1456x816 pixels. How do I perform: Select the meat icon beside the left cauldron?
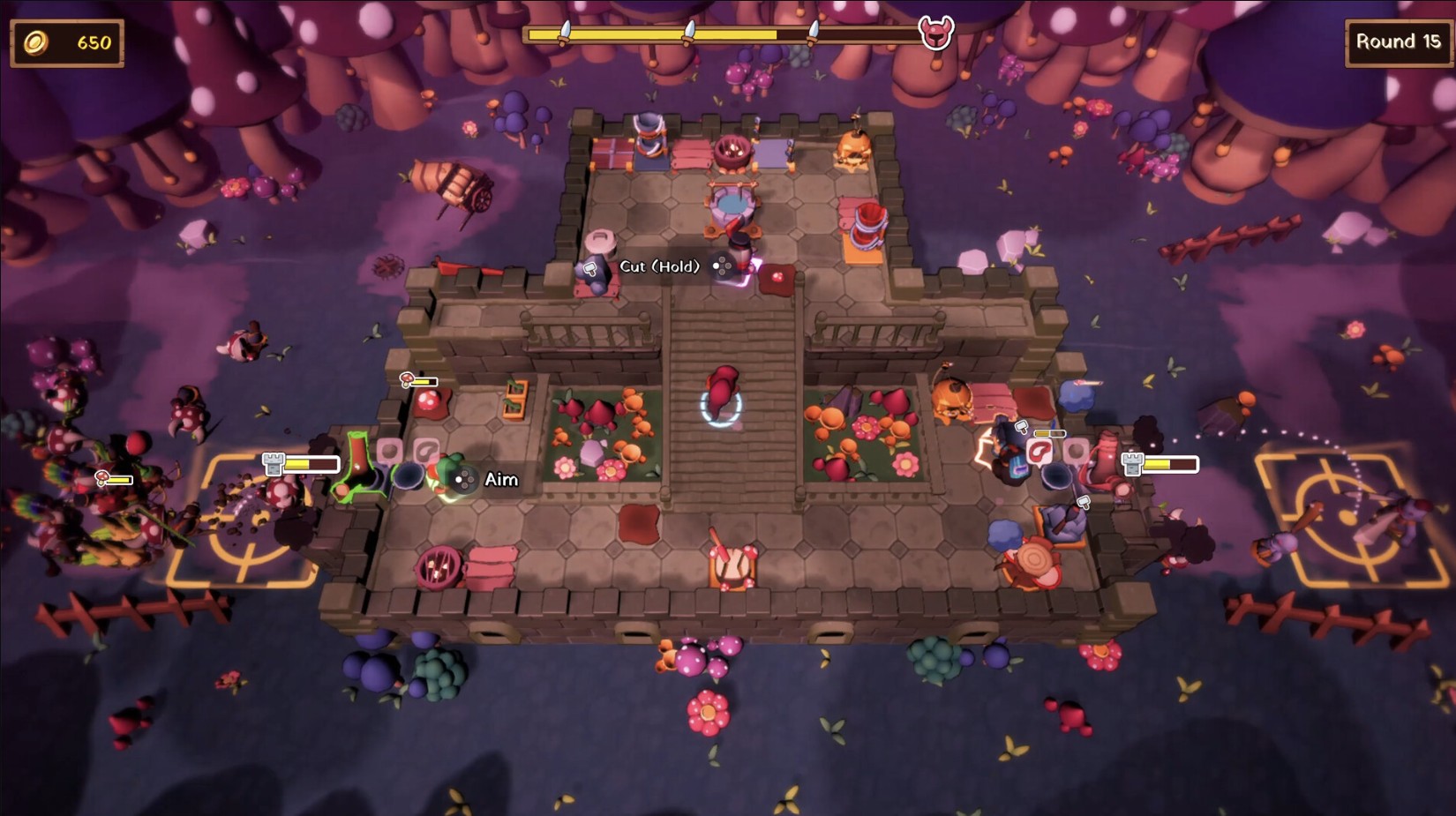[x=426, y=451]
